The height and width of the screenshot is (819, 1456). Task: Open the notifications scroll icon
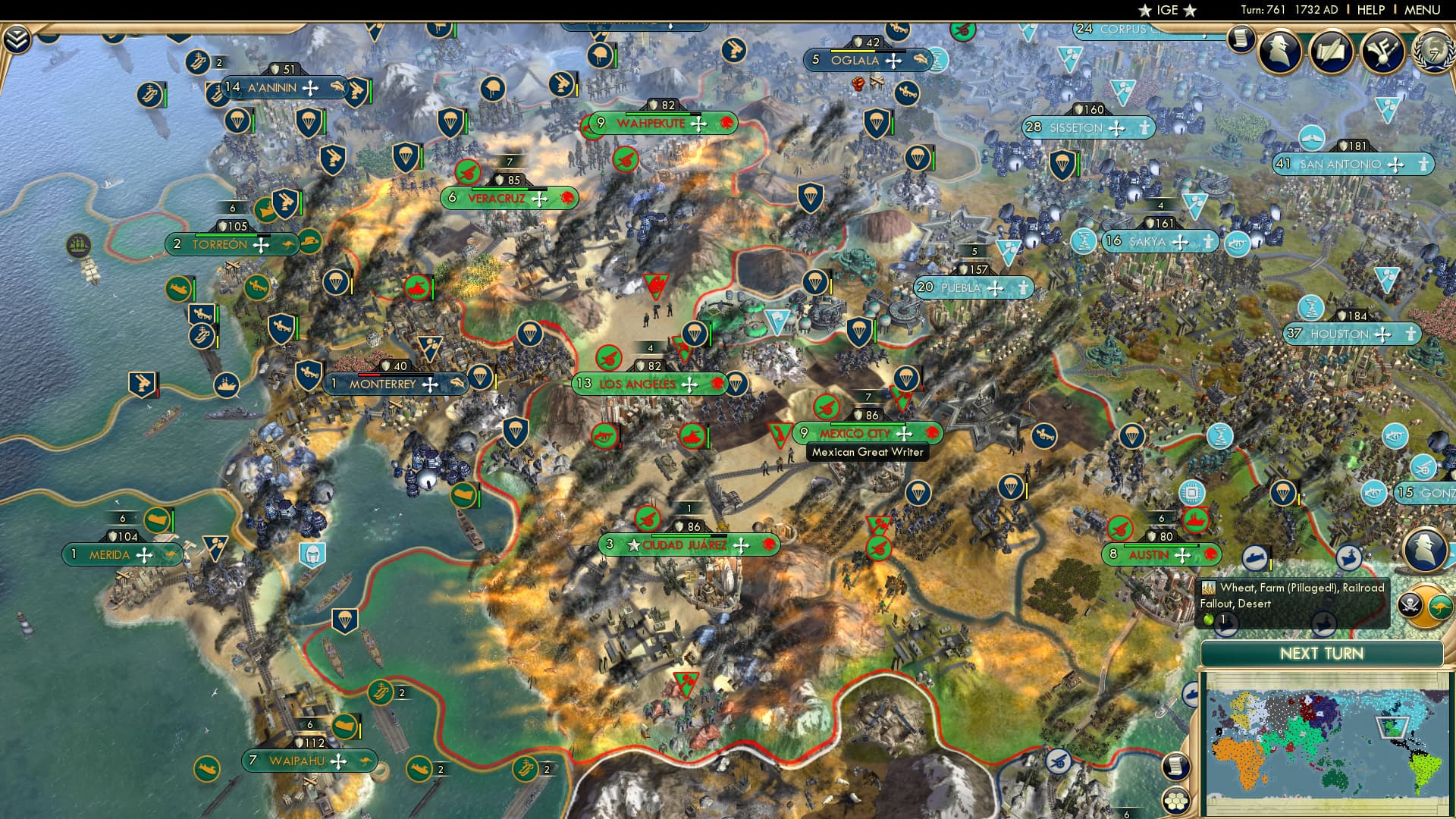pyautogui.click(x=1241, y=39)
